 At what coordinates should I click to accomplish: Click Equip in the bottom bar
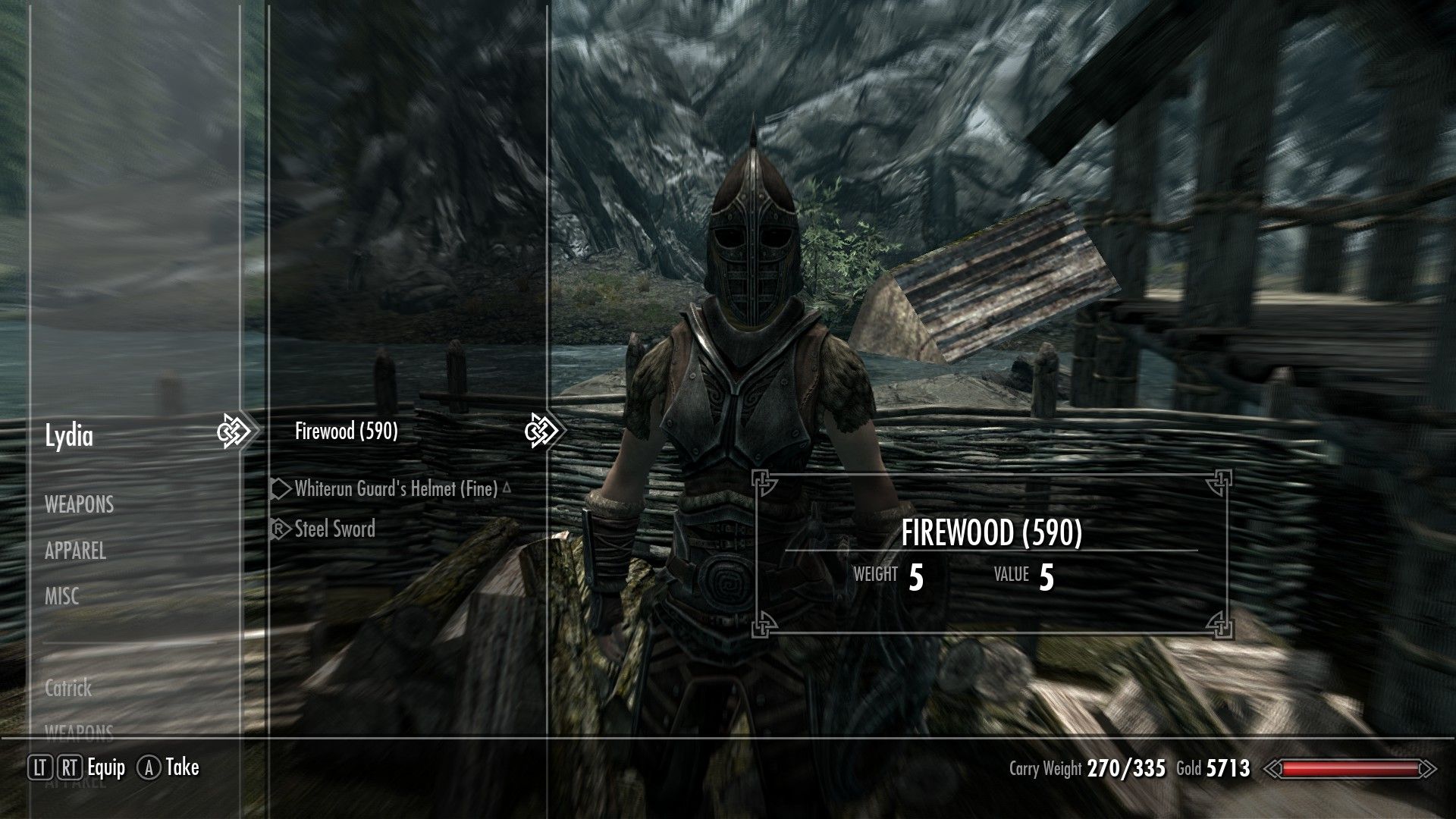click(x=105, y=767)
